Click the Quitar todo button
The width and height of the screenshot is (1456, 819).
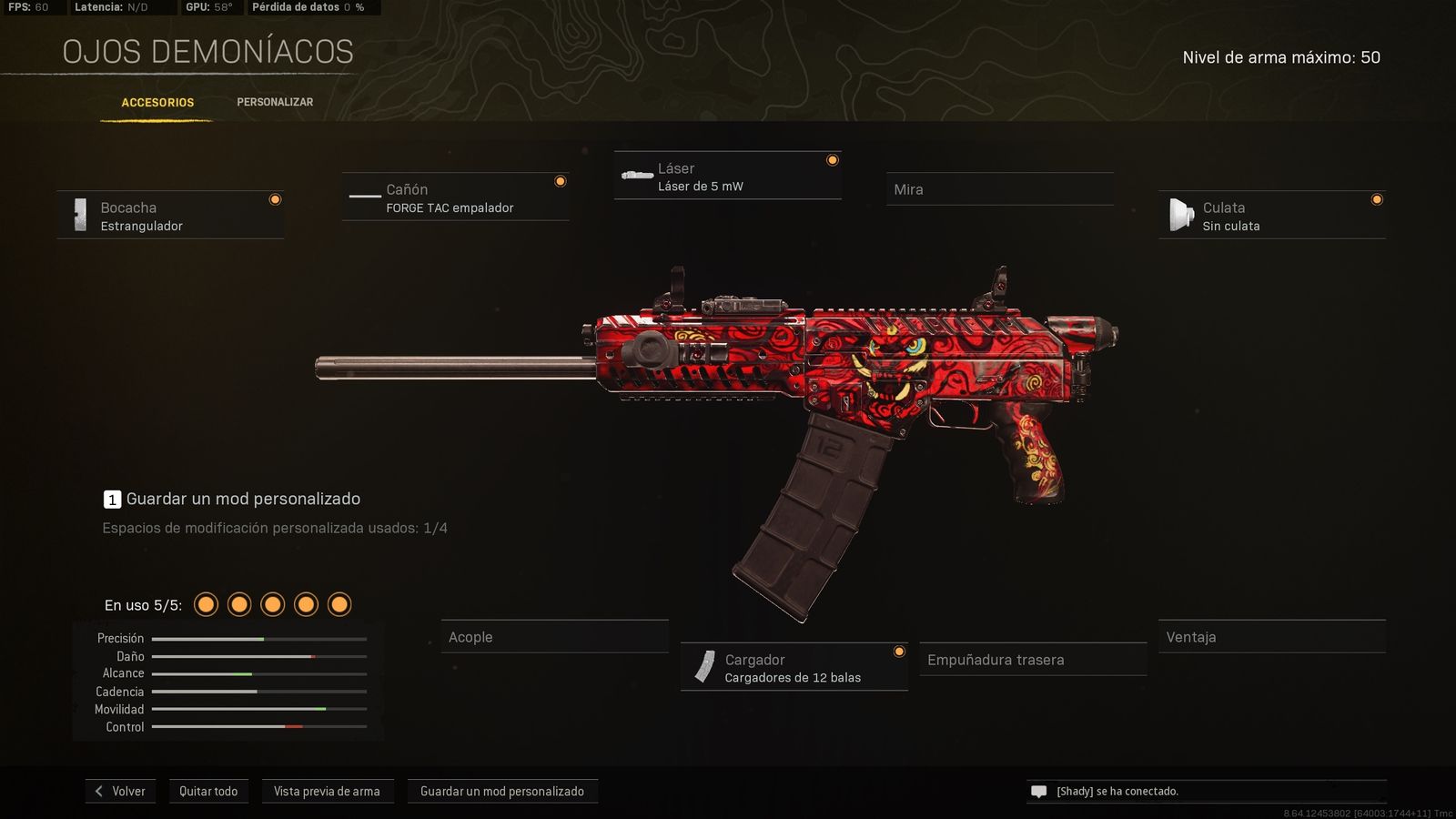(x=208, y=791)
